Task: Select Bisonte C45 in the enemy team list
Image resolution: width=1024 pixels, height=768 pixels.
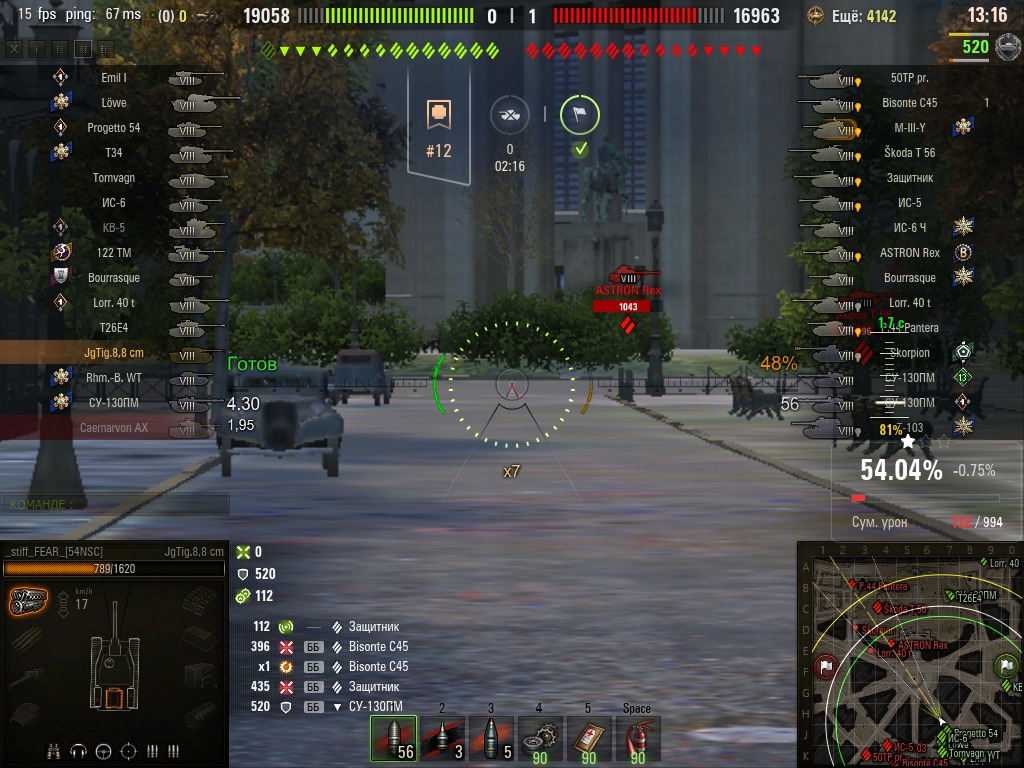Action: click(910, 103)
